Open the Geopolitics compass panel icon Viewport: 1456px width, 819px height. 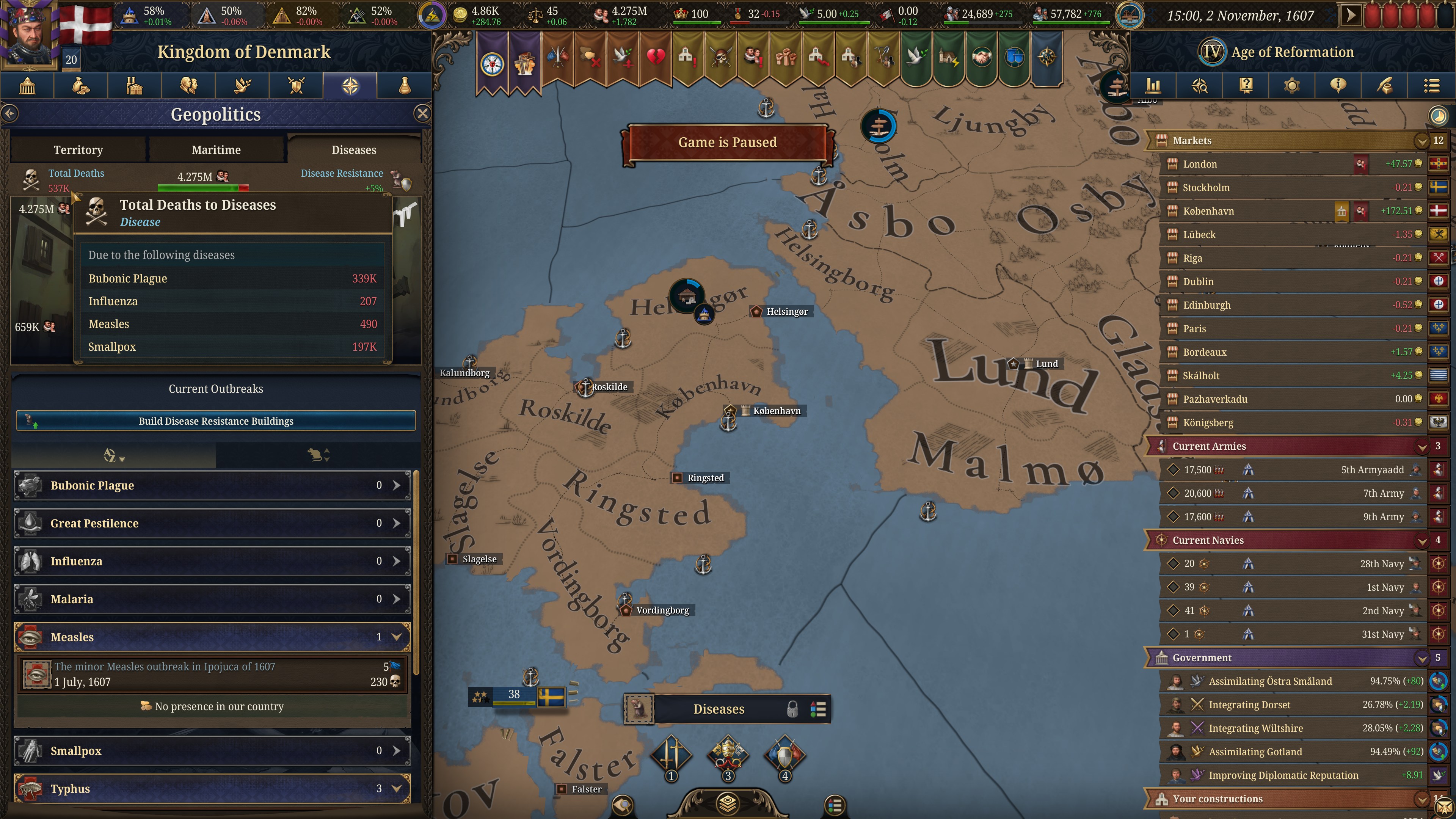350,85
